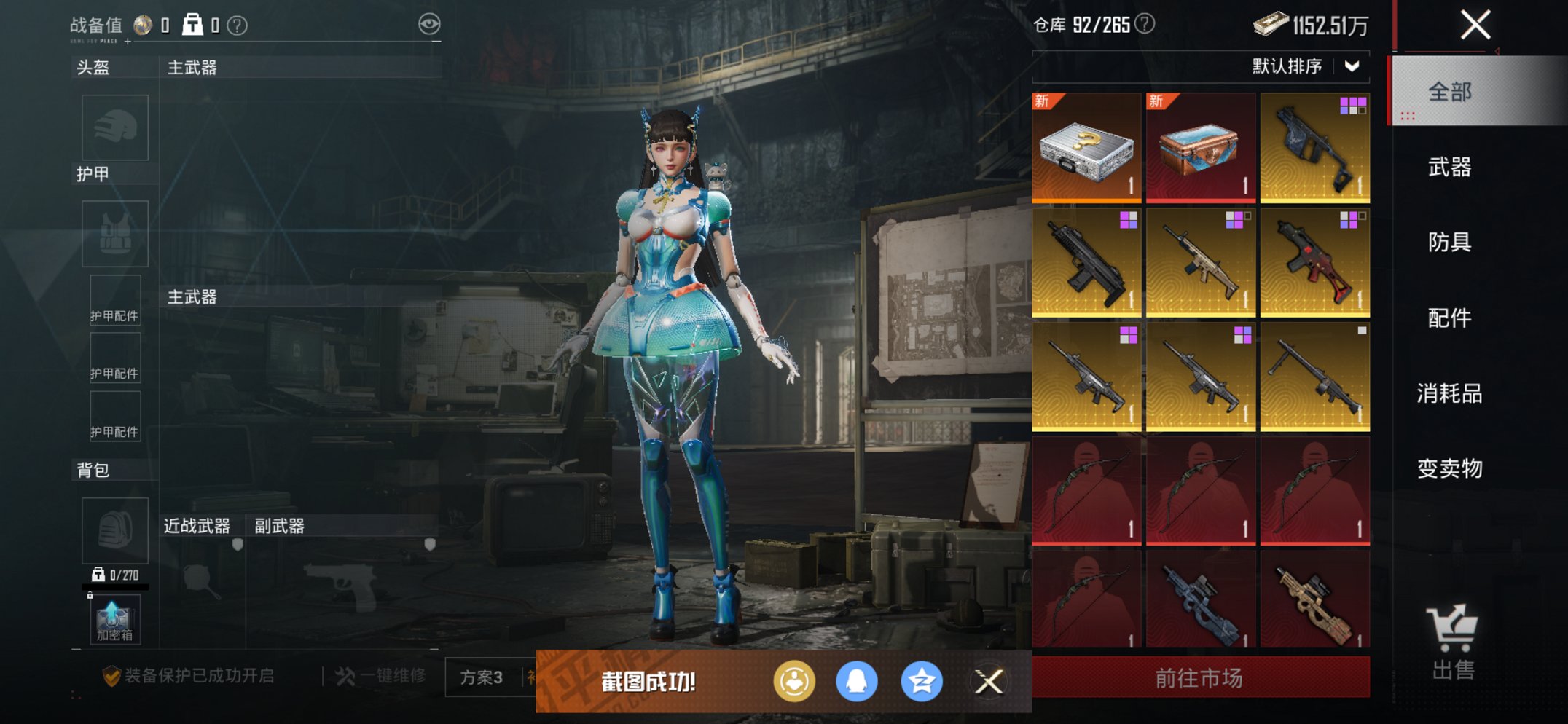Show the 消耗品 consumables category
The image size is (1568, 724).
click(x=1449, y=393)
